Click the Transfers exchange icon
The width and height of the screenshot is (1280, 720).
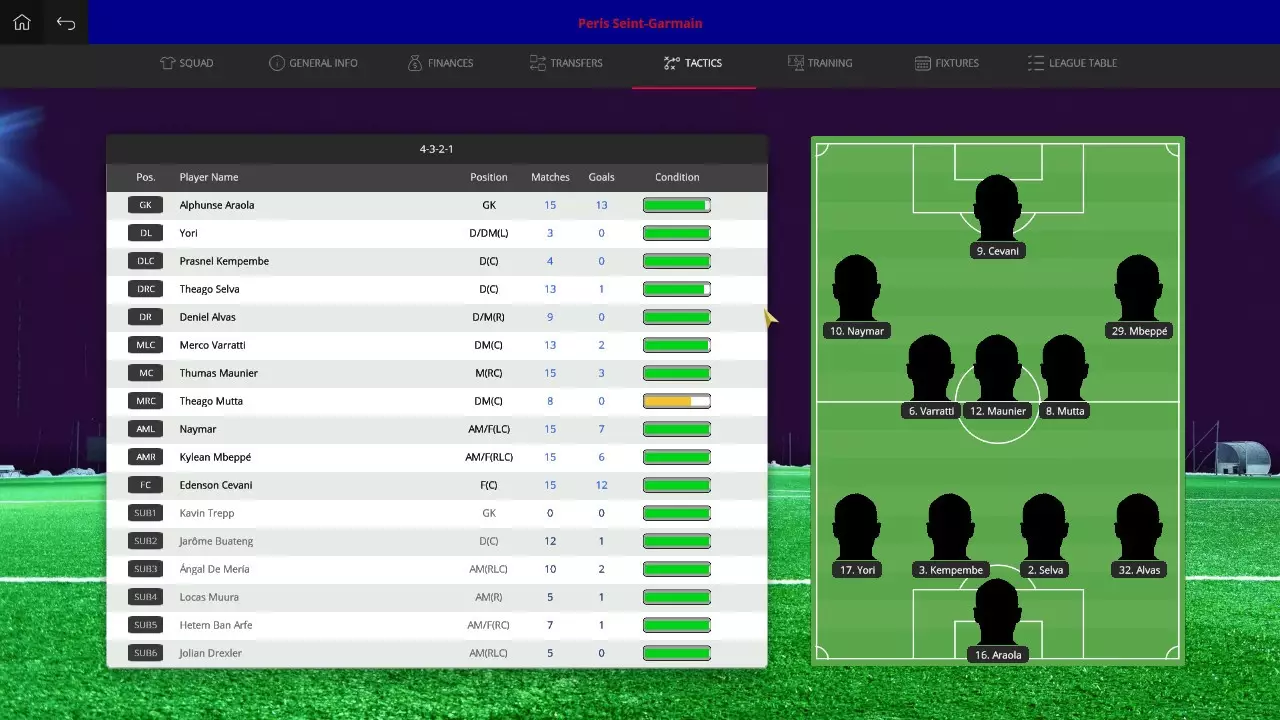pos(536,62)
